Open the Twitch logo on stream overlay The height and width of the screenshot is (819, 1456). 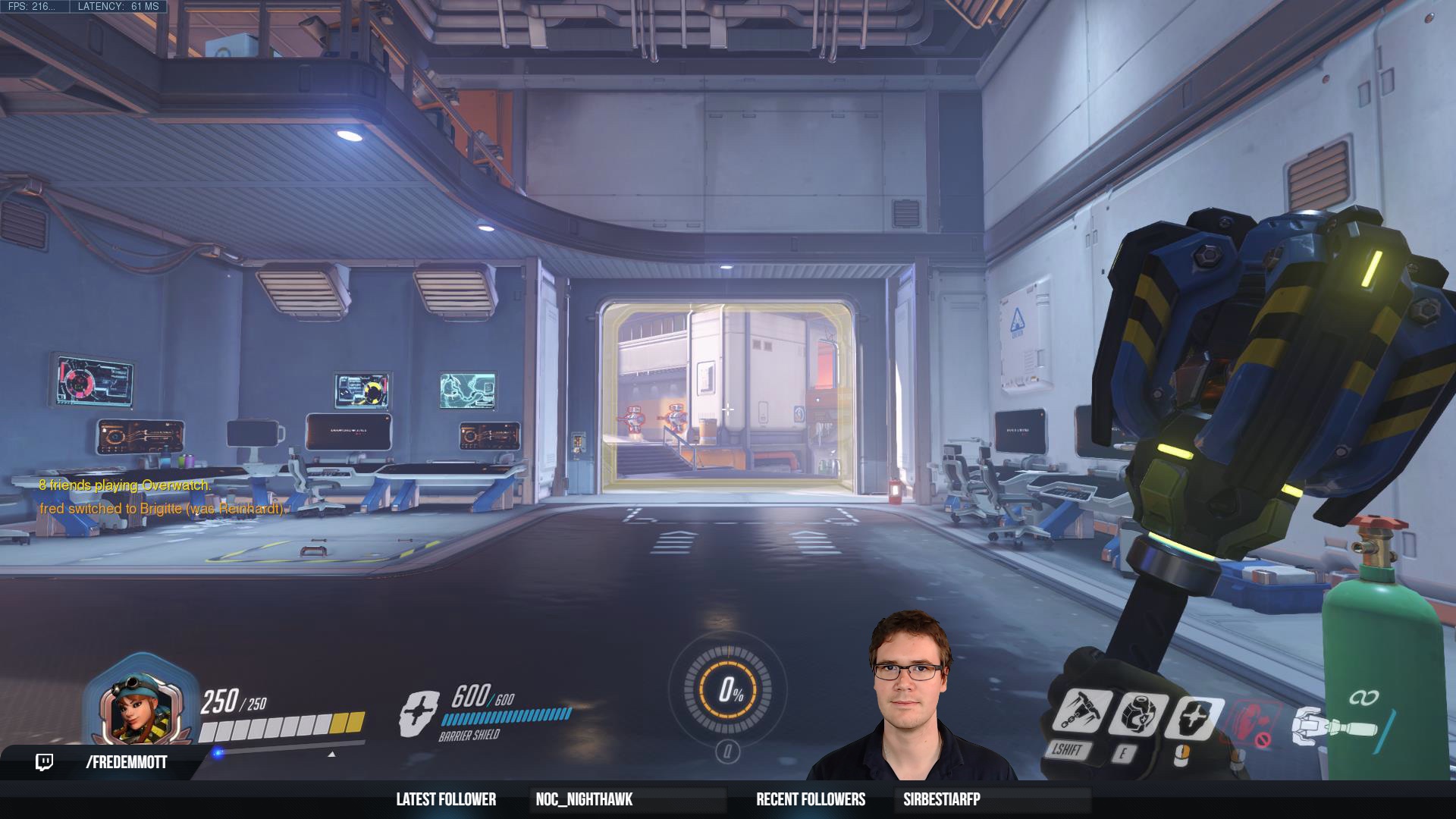click(x=45, y=762)
